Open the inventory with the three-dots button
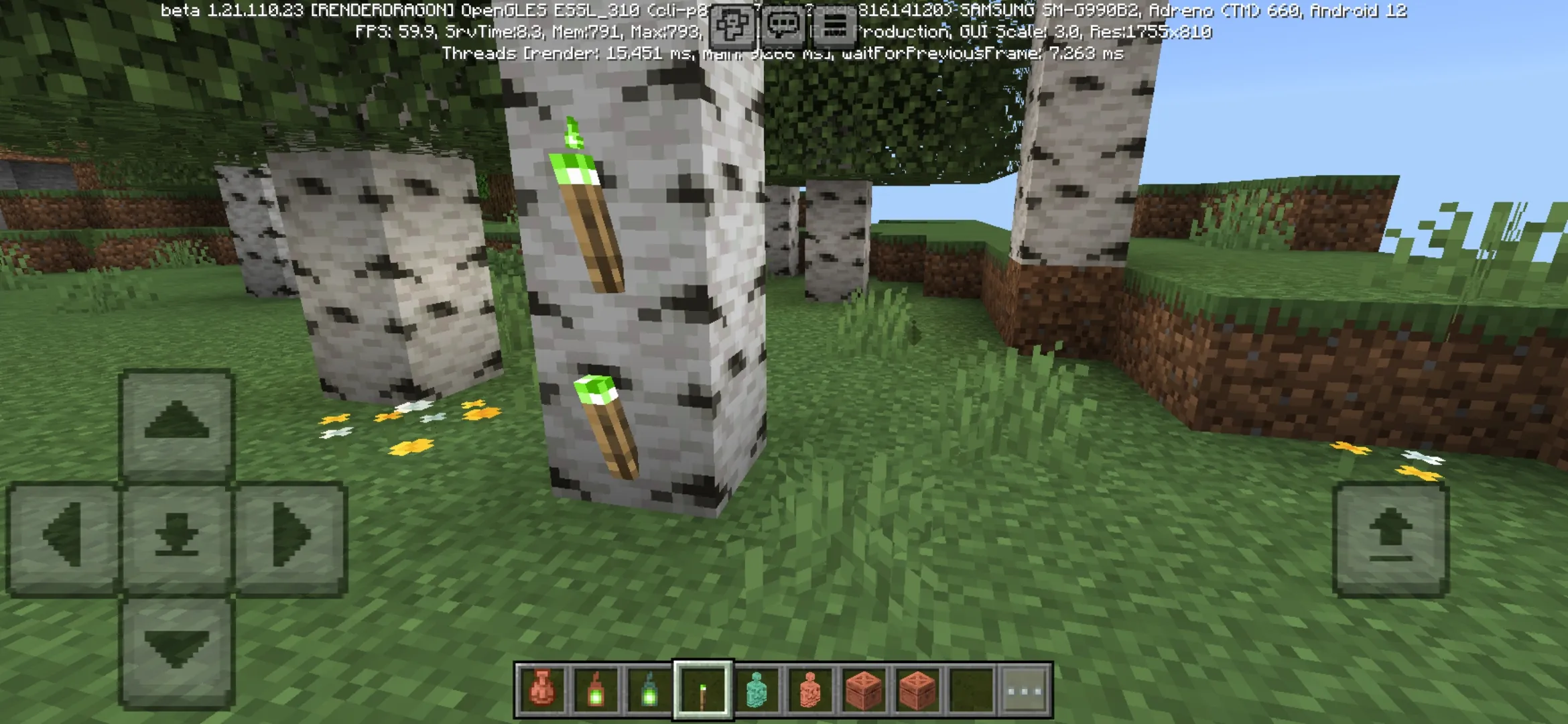 pos(1025,690)
